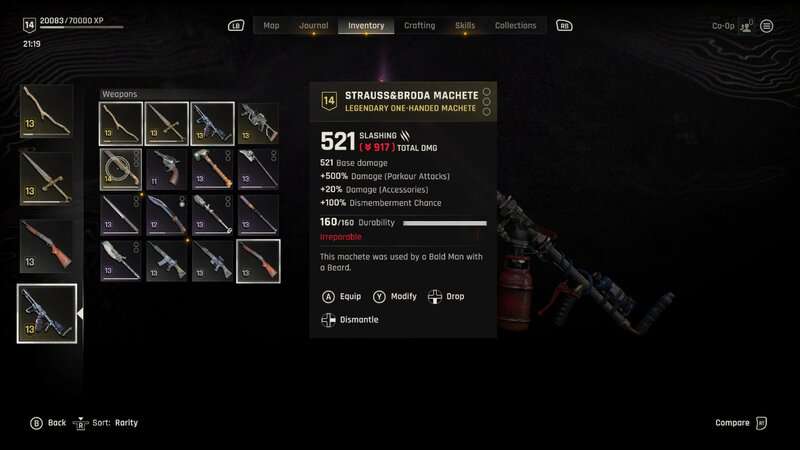This screenshot has width=800, height=450.
Task: Select the Inventory tab
Action: tap(367, 25)
